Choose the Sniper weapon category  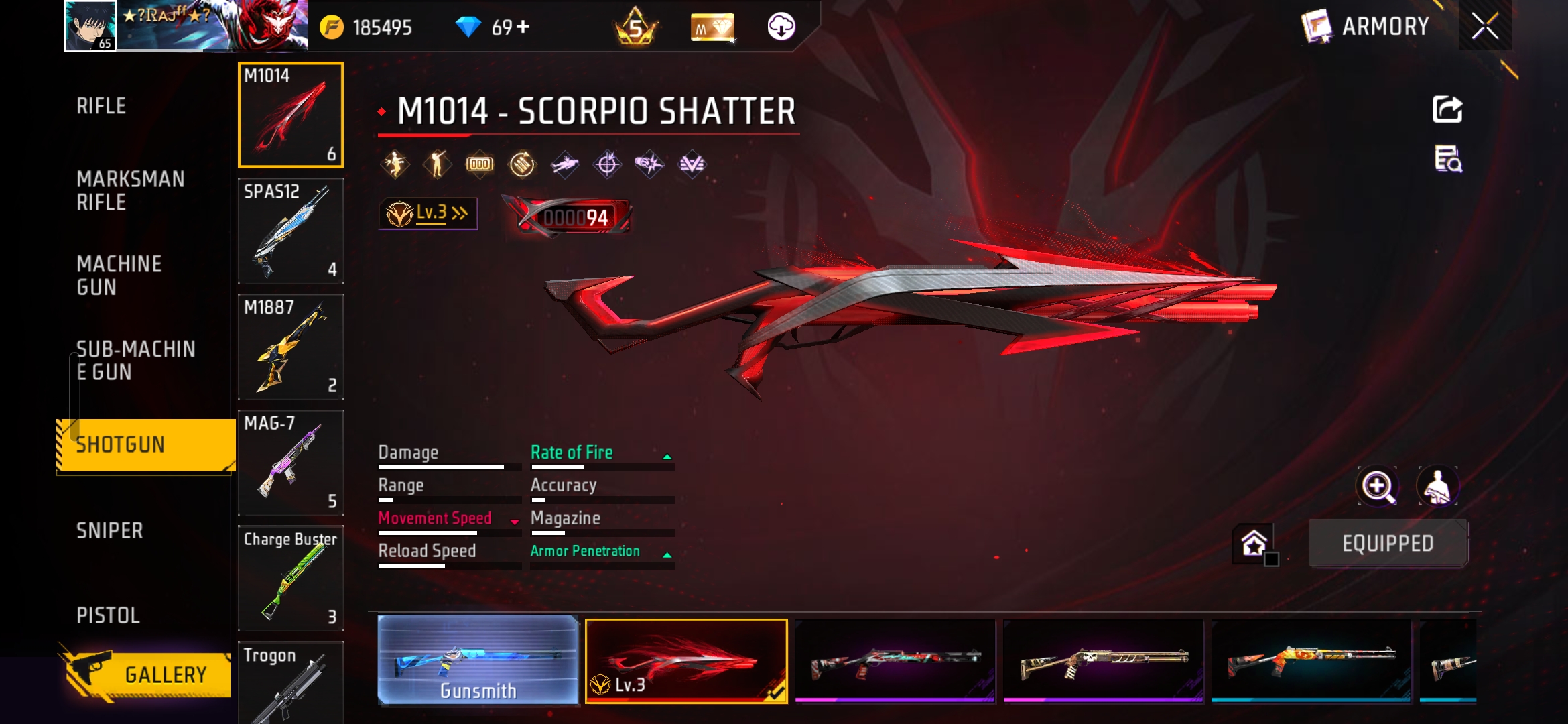(x=109, y=530)
